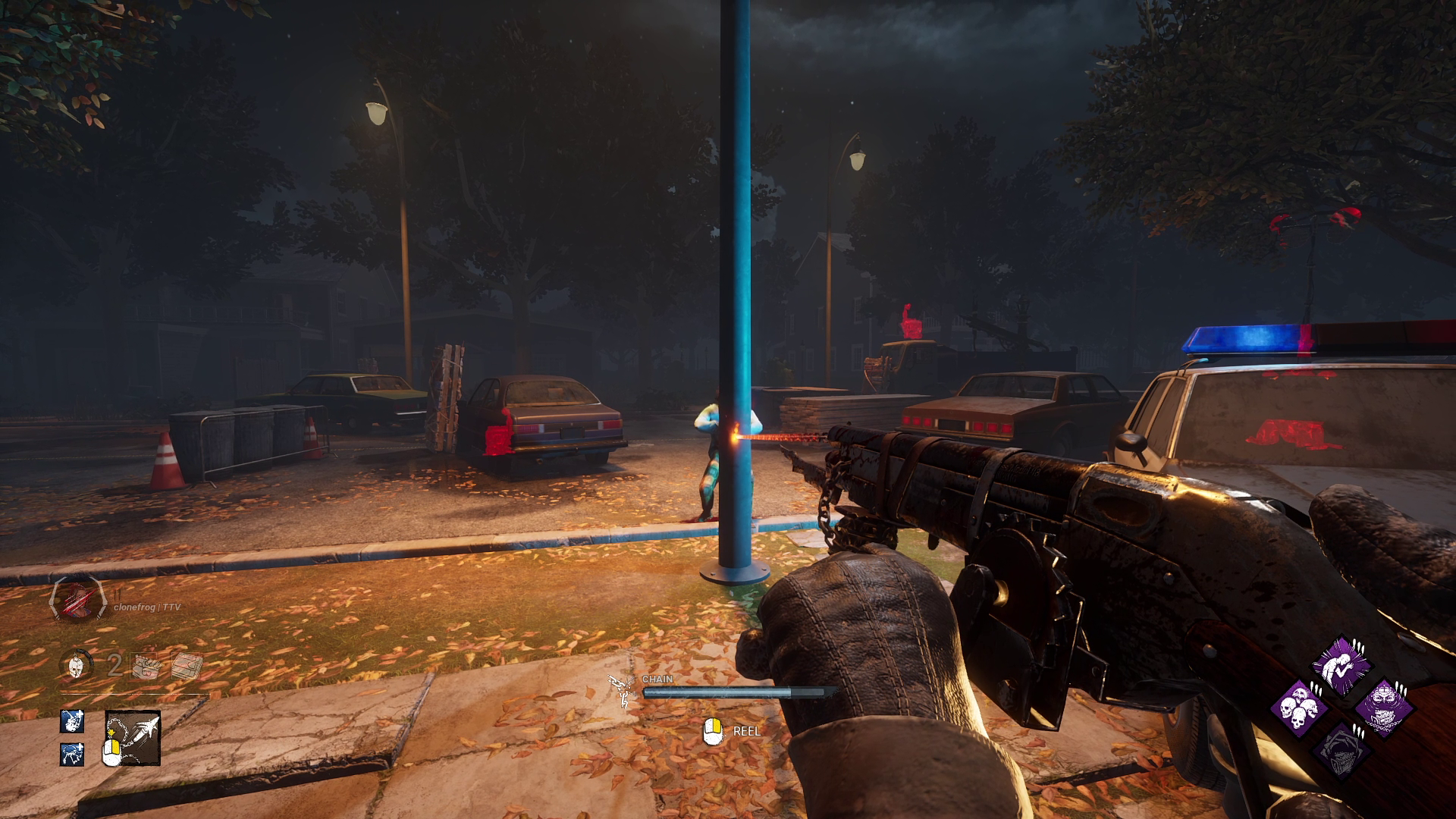This screenshot has height=819, width=1456.
Task: Select the first add-on slot icon
Action: (144, 666)
